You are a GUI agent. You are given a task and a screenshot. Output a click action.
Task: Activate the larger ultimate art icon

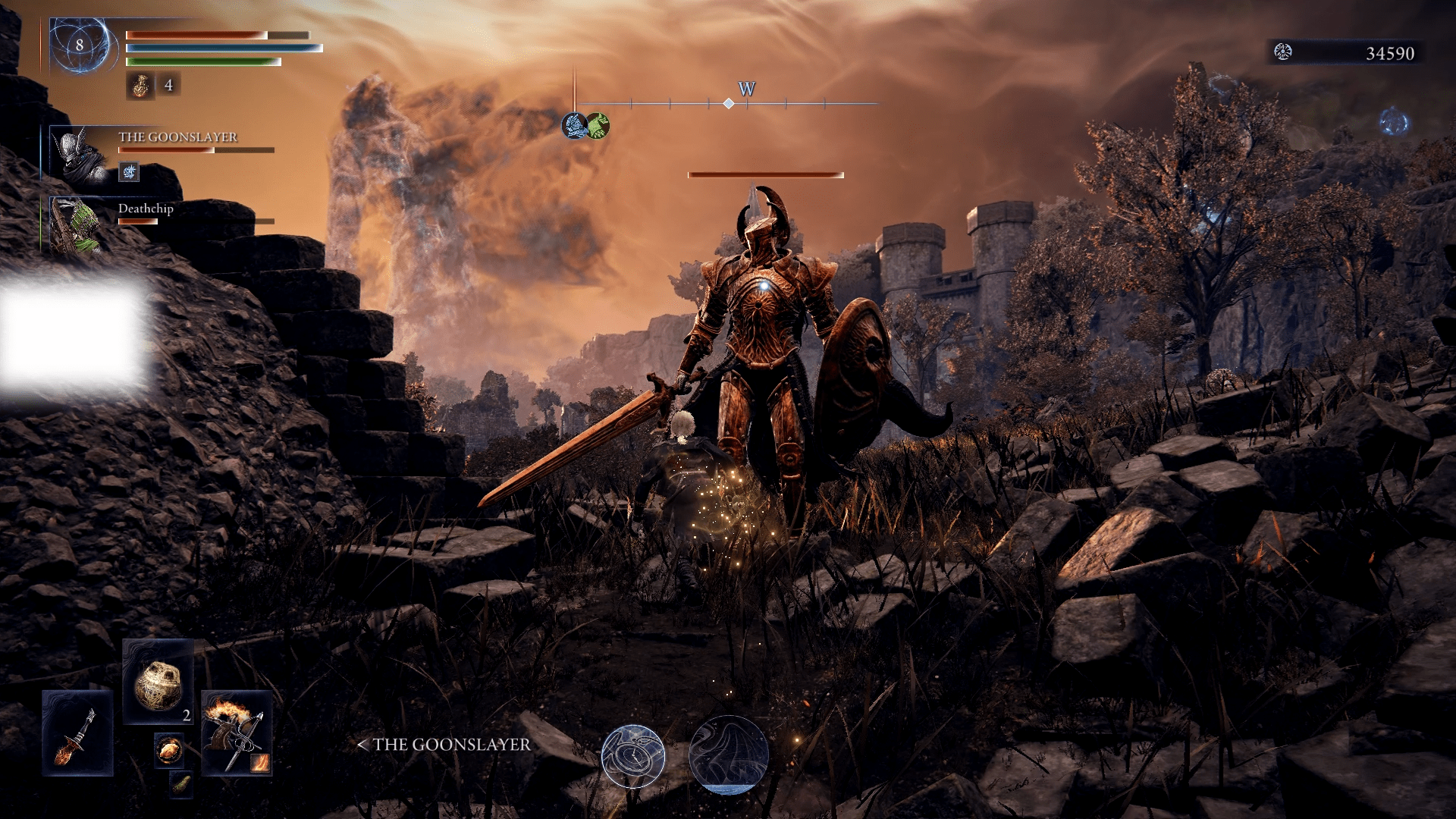728,755
